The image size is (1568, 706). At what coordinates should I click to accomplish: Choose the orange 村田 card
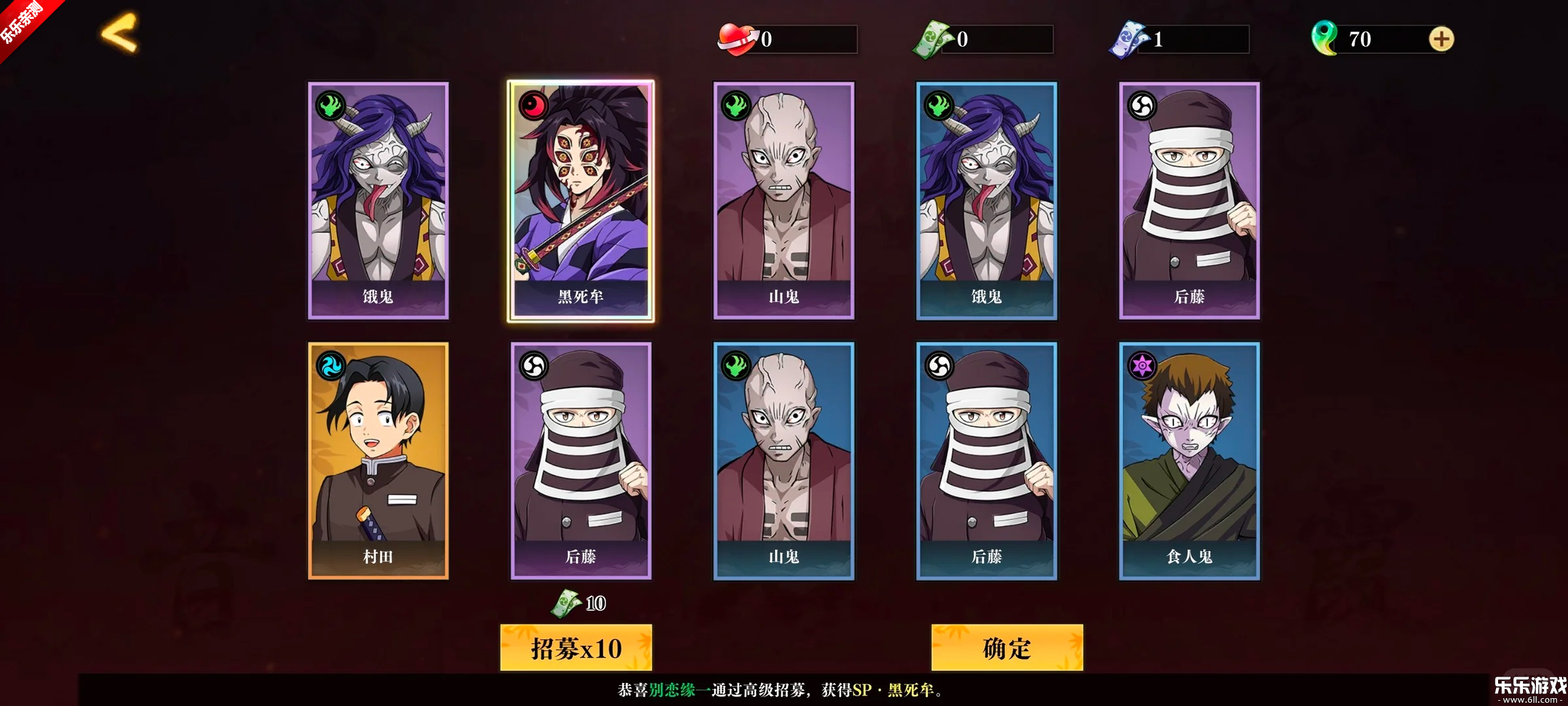click(x=378, y=461)
